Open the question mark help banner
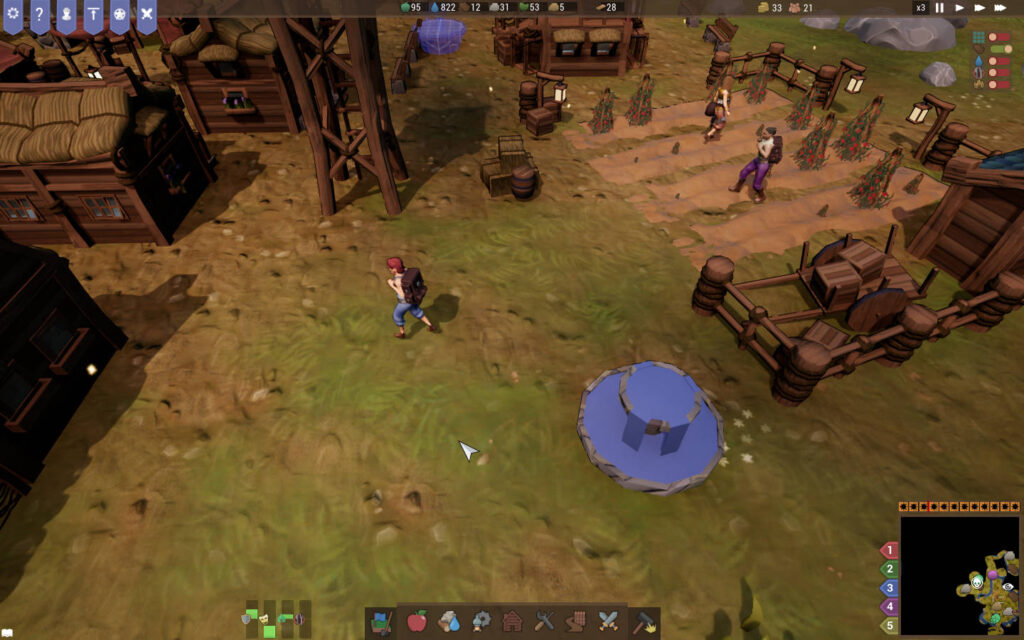Viewport: 1024px width, 640px height. click(x=40, y=15)
